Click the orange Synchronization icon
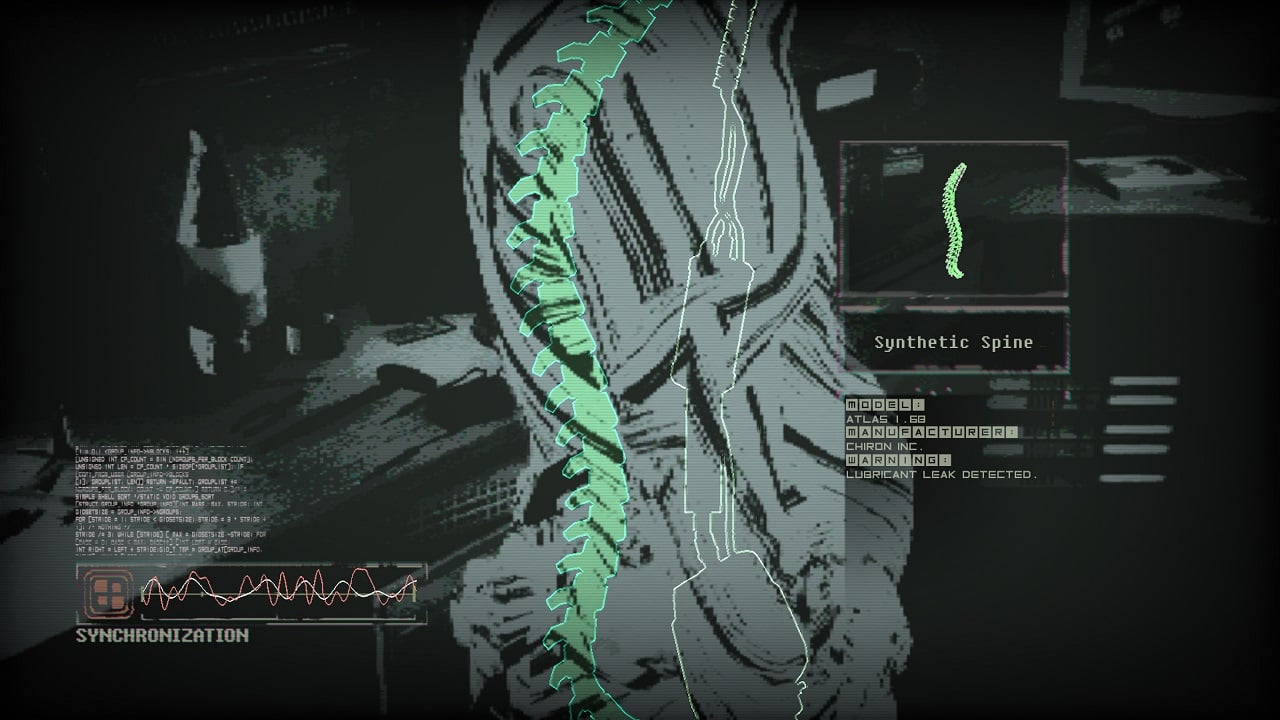 coord(107,592)
